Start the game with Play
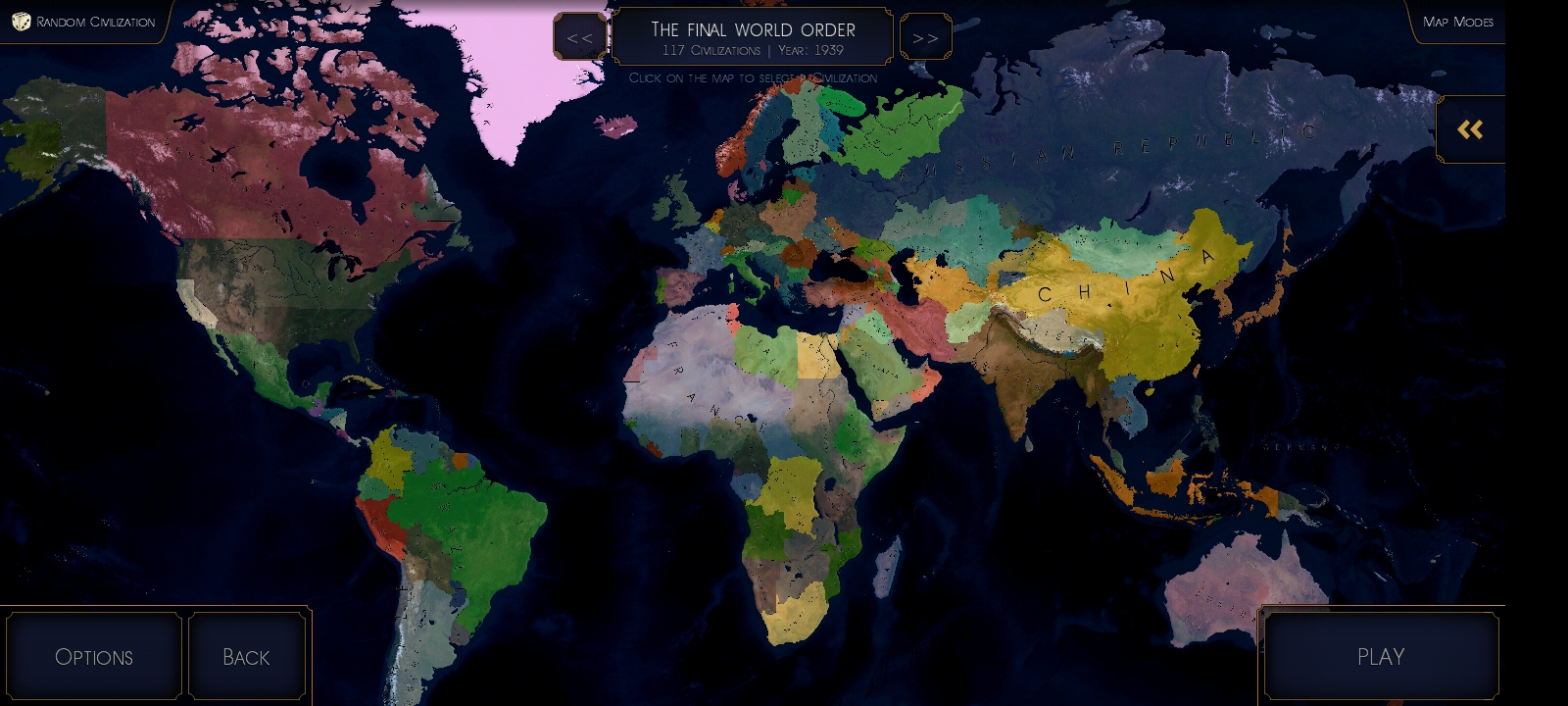 (1380, 657)
